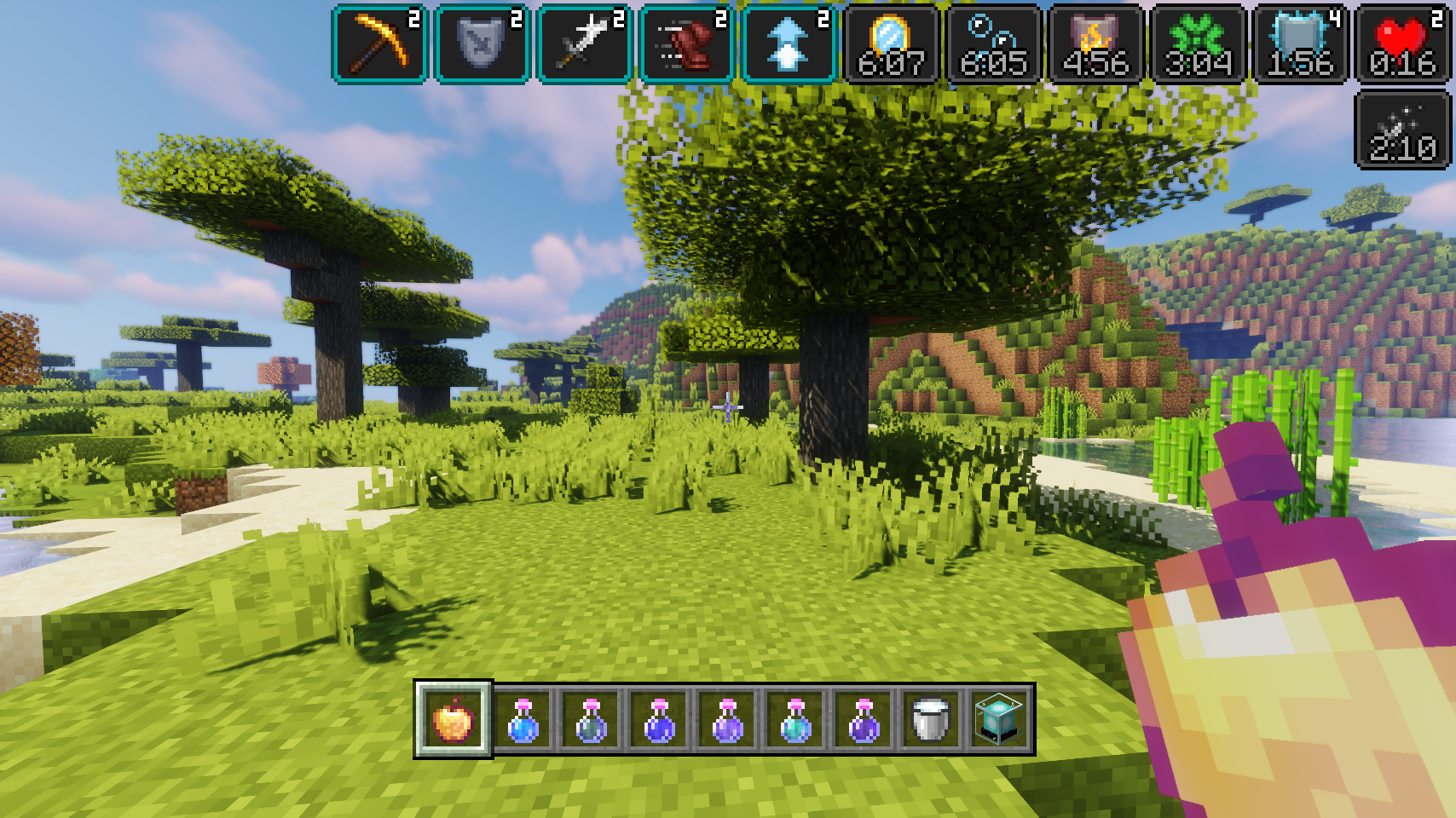The width and height of the screenshot is (1456, 818).
Task: Click the Haste pickaxe effect icon
Action: click(380, 44)
